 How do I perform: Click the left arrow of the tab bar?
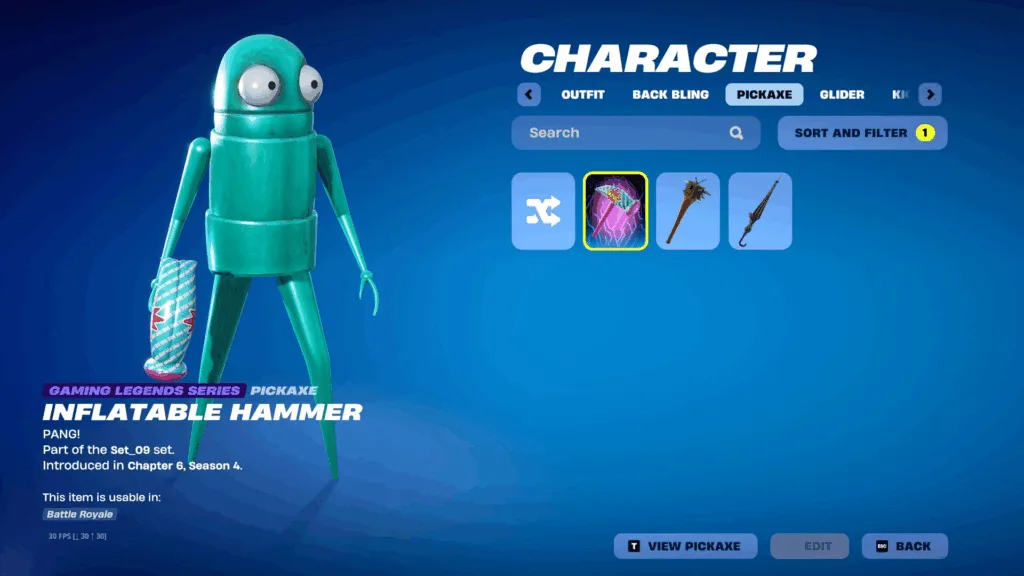529,95
